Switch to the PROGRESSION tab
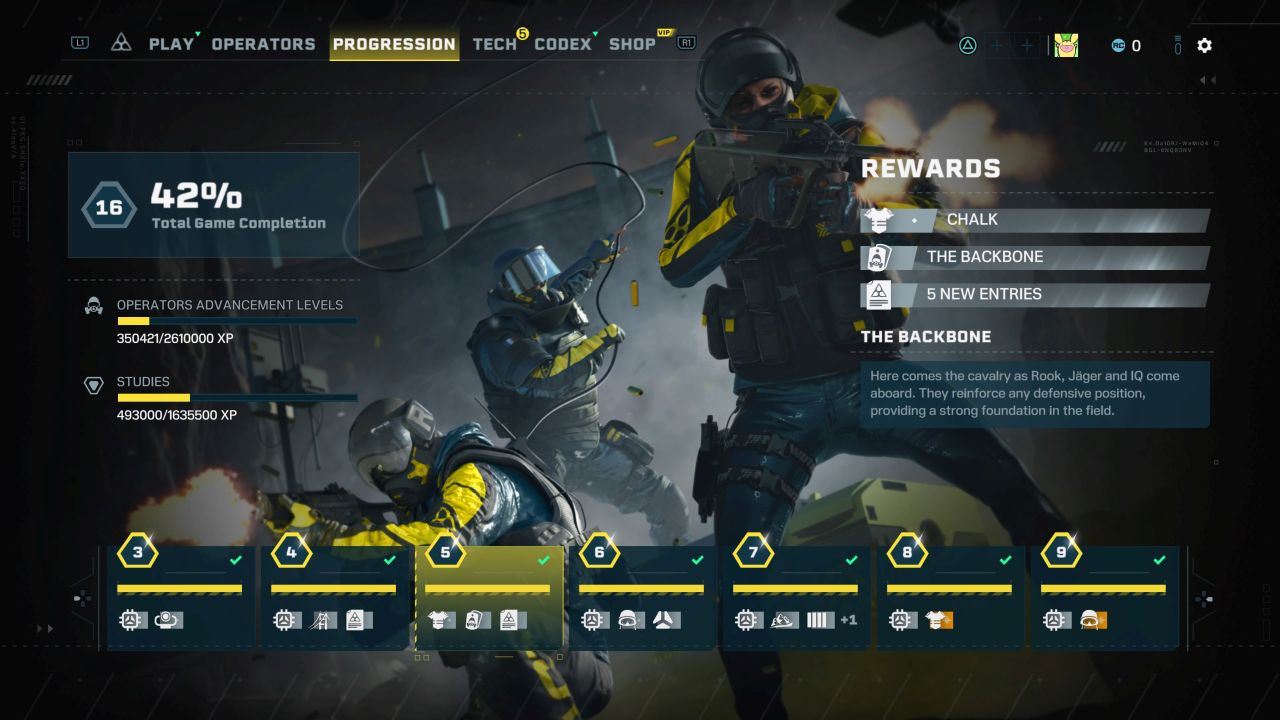Viewport: 1280px width, 720px height. (394, 44)
